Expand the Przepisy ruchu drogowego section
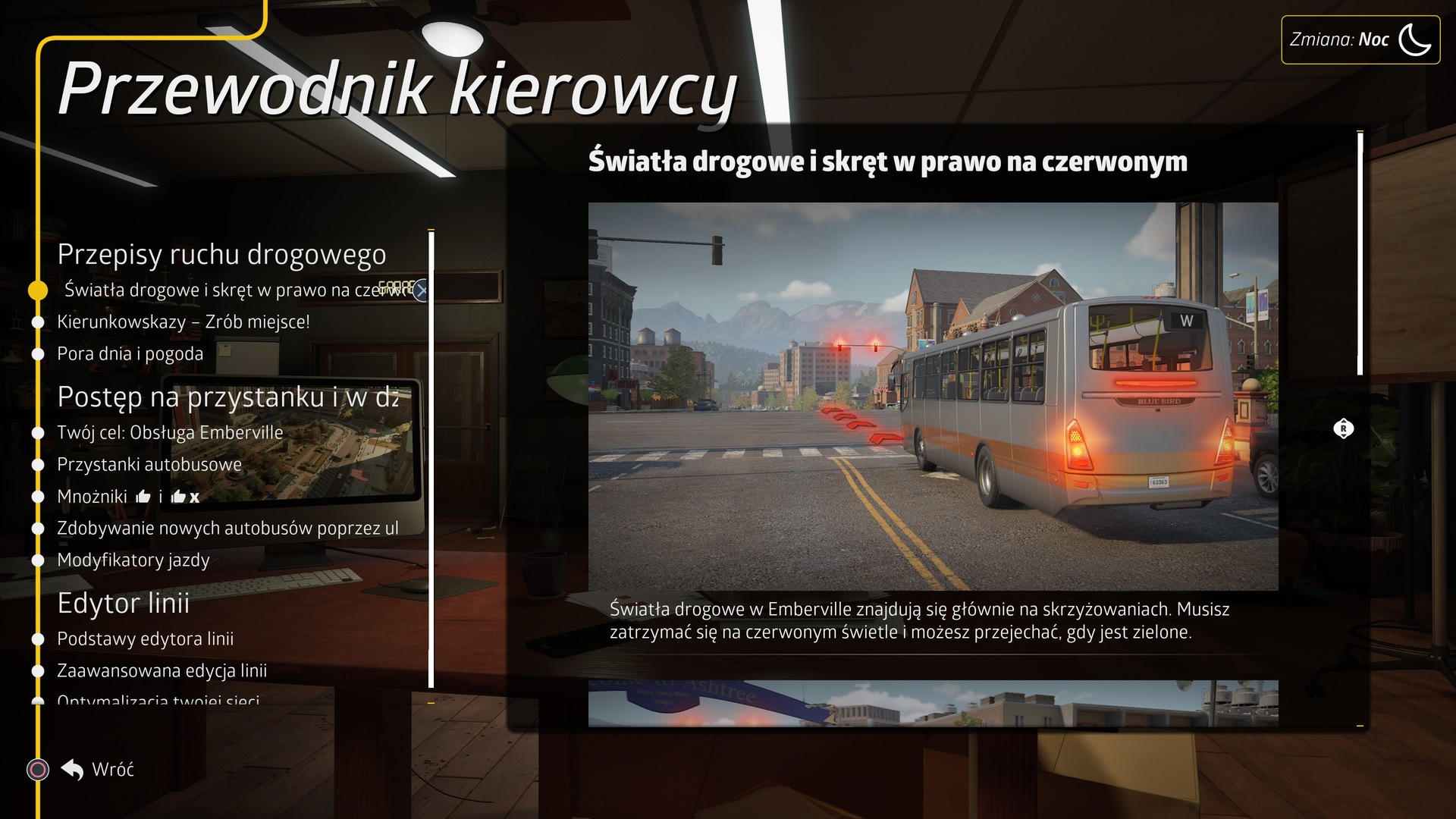This screenshot has height=819, width=1456. [223, 256]
